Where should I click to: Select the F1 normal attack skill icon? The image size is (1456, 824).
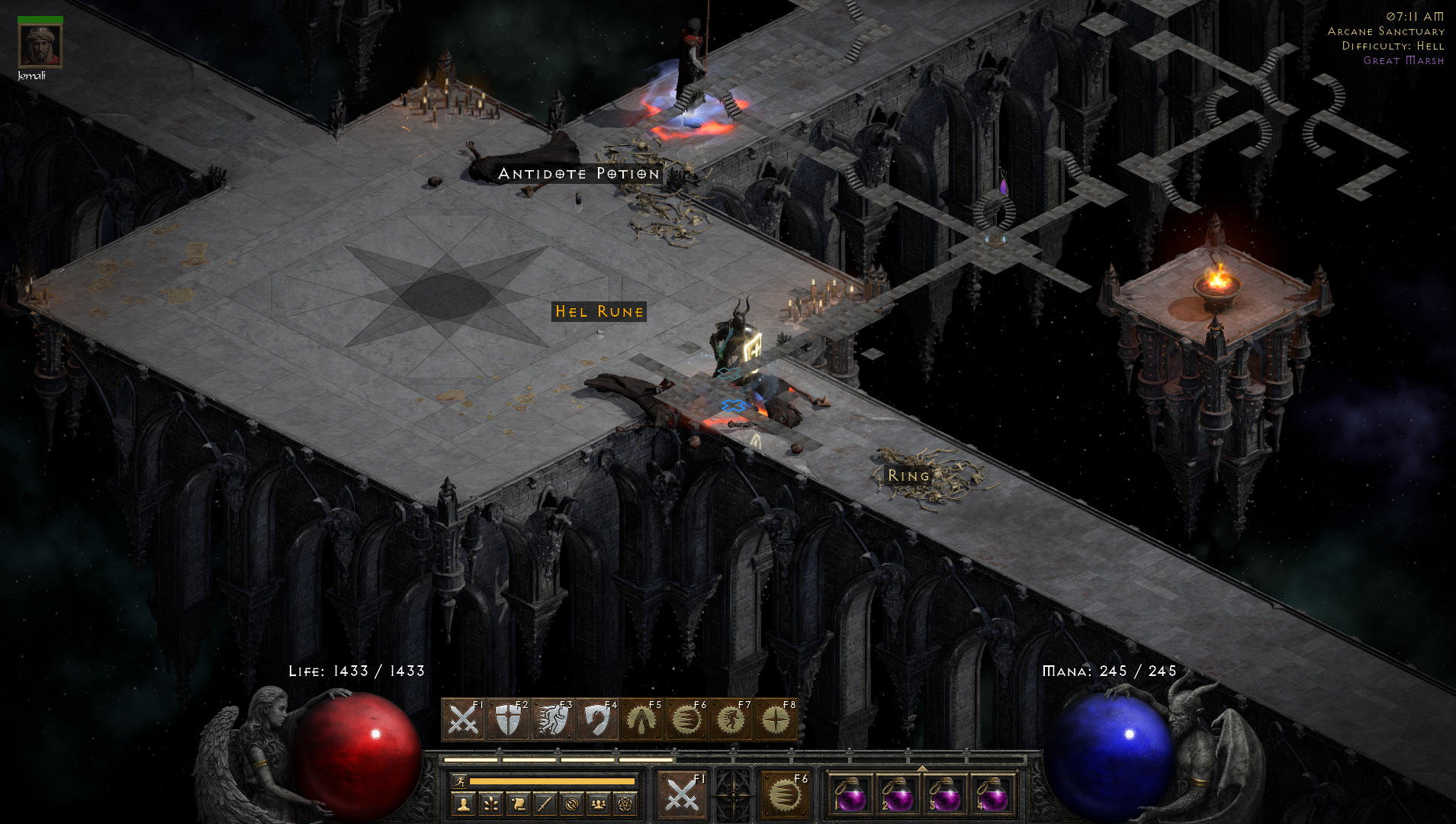click(466, 719)
